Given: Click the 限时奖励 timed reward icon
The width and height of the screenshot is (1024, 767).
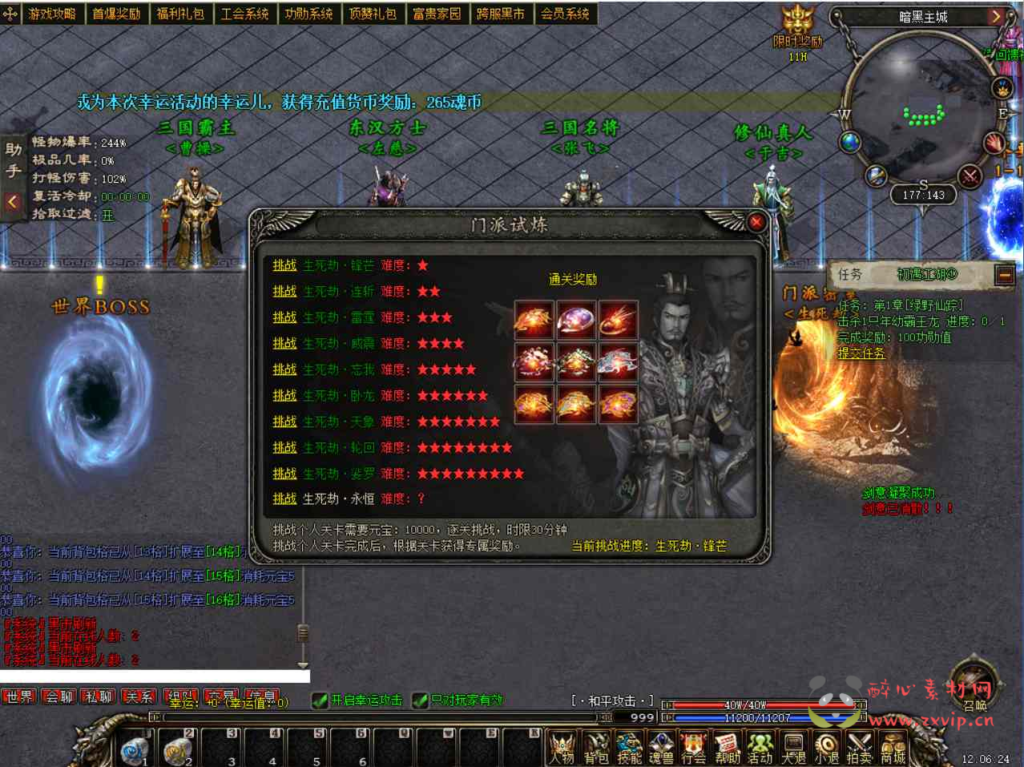Looking at the screenshot, I should click(x=798, y=28).
